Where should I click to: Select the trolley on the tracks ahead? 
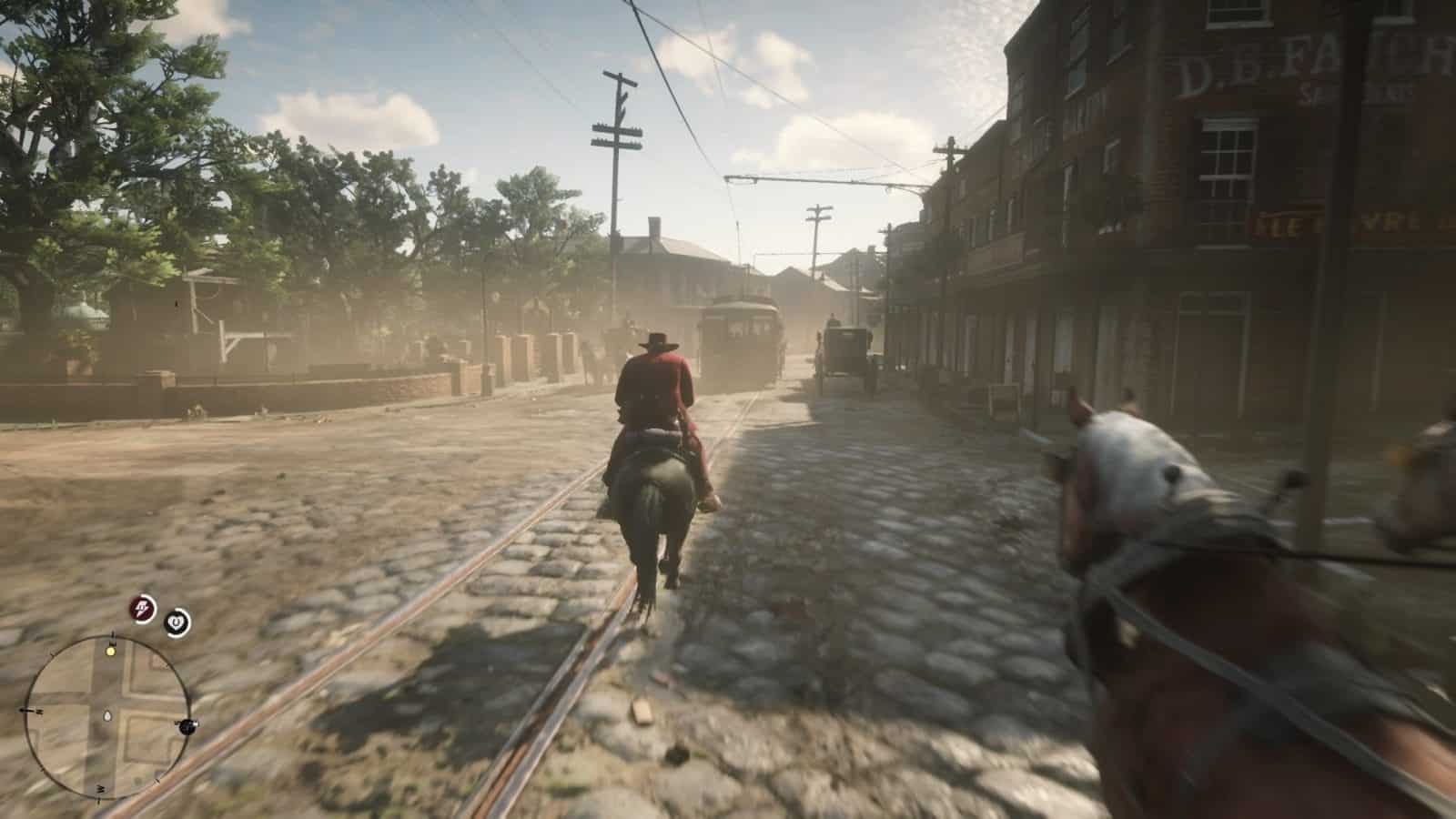739,337
